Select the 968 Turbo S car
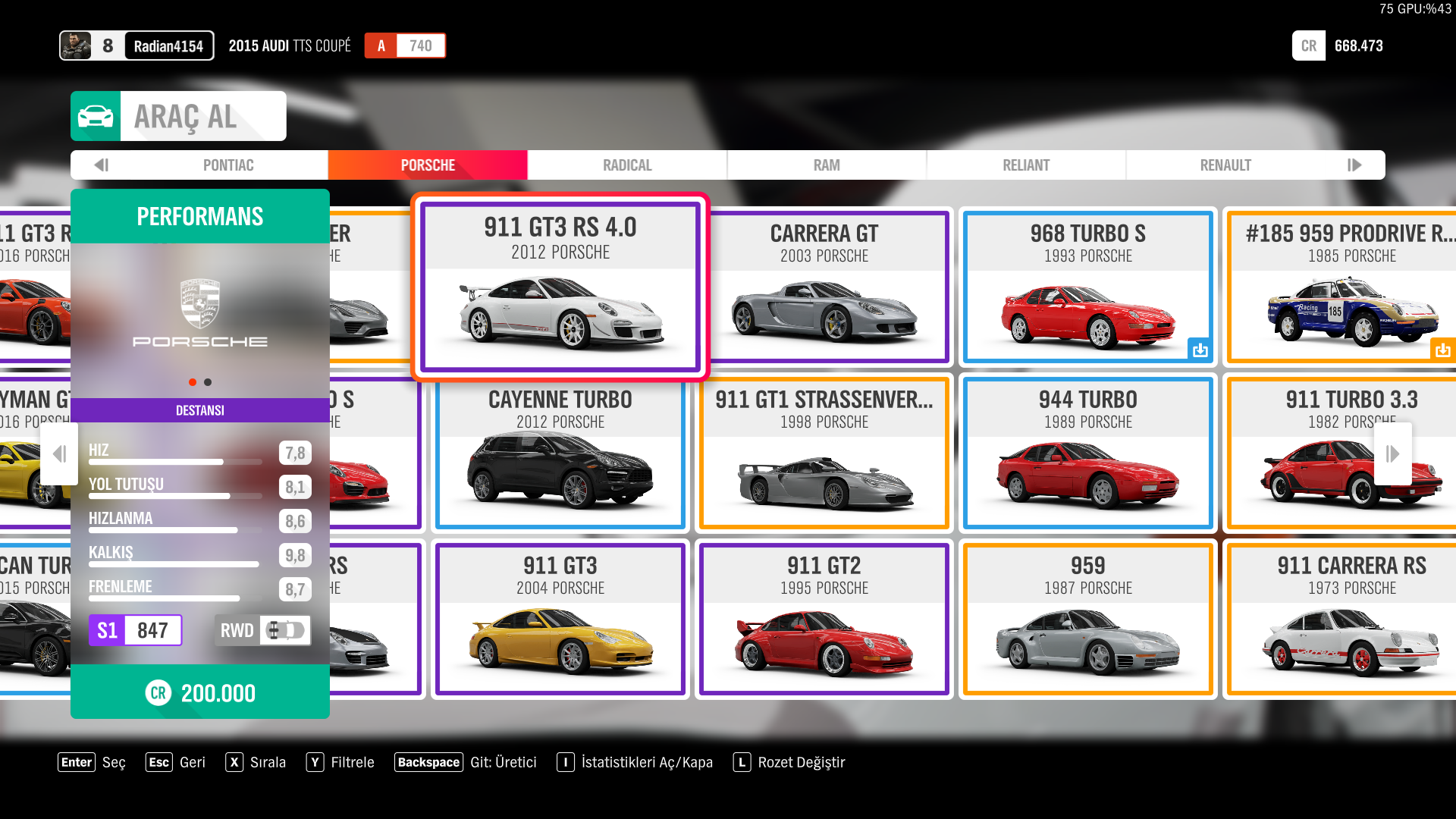The image size is (1456, 819). [x=1087, y=287]
